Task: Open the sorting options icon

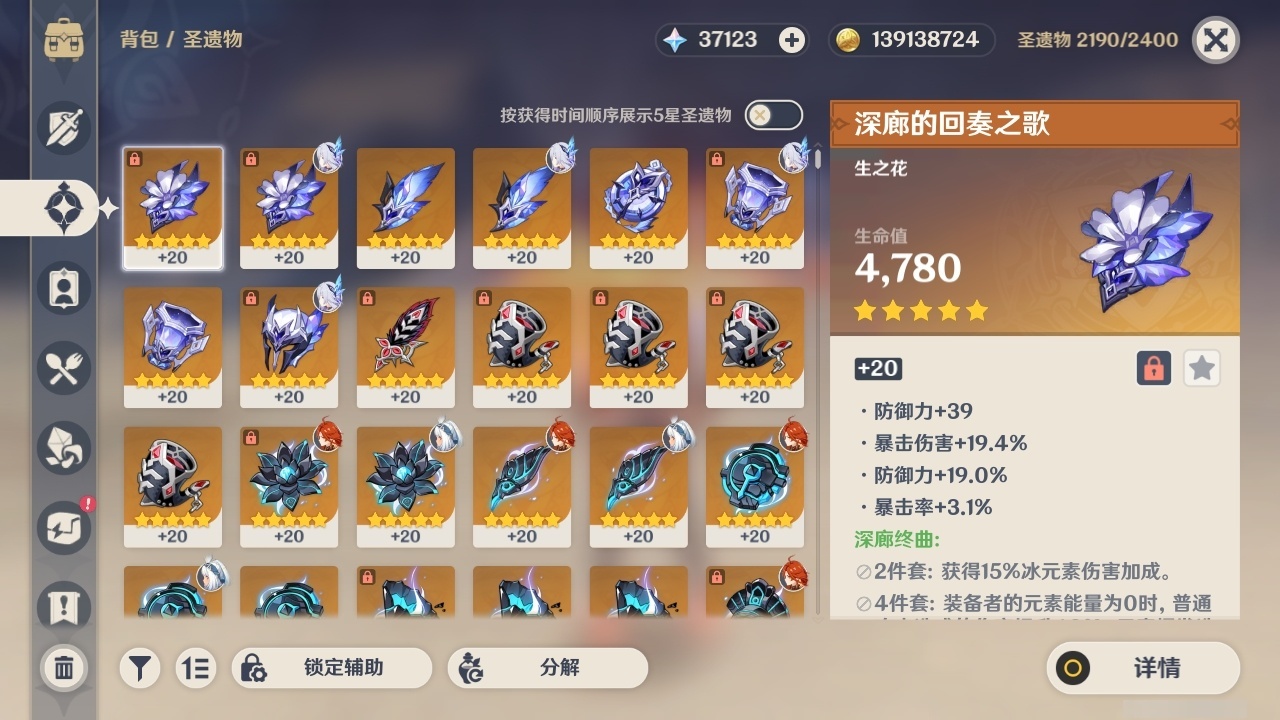Action: tap(196, 668)
